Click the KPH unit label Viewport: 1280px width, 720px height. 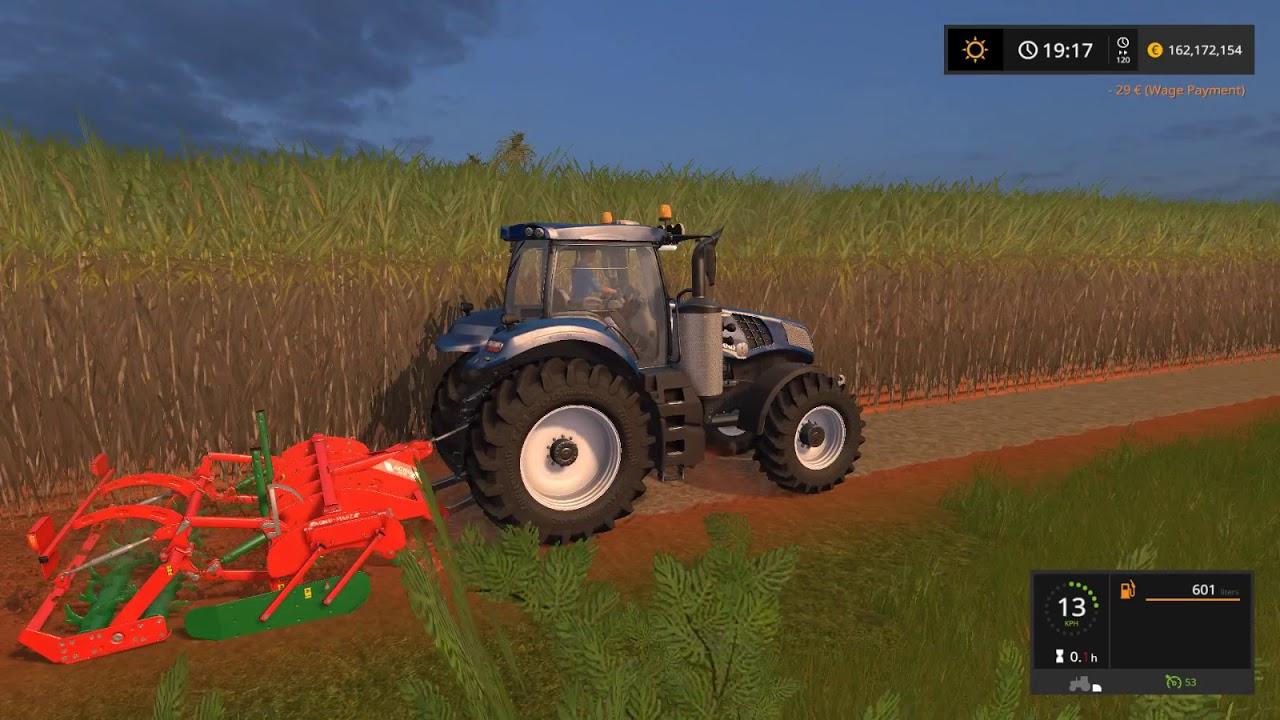1072,623
